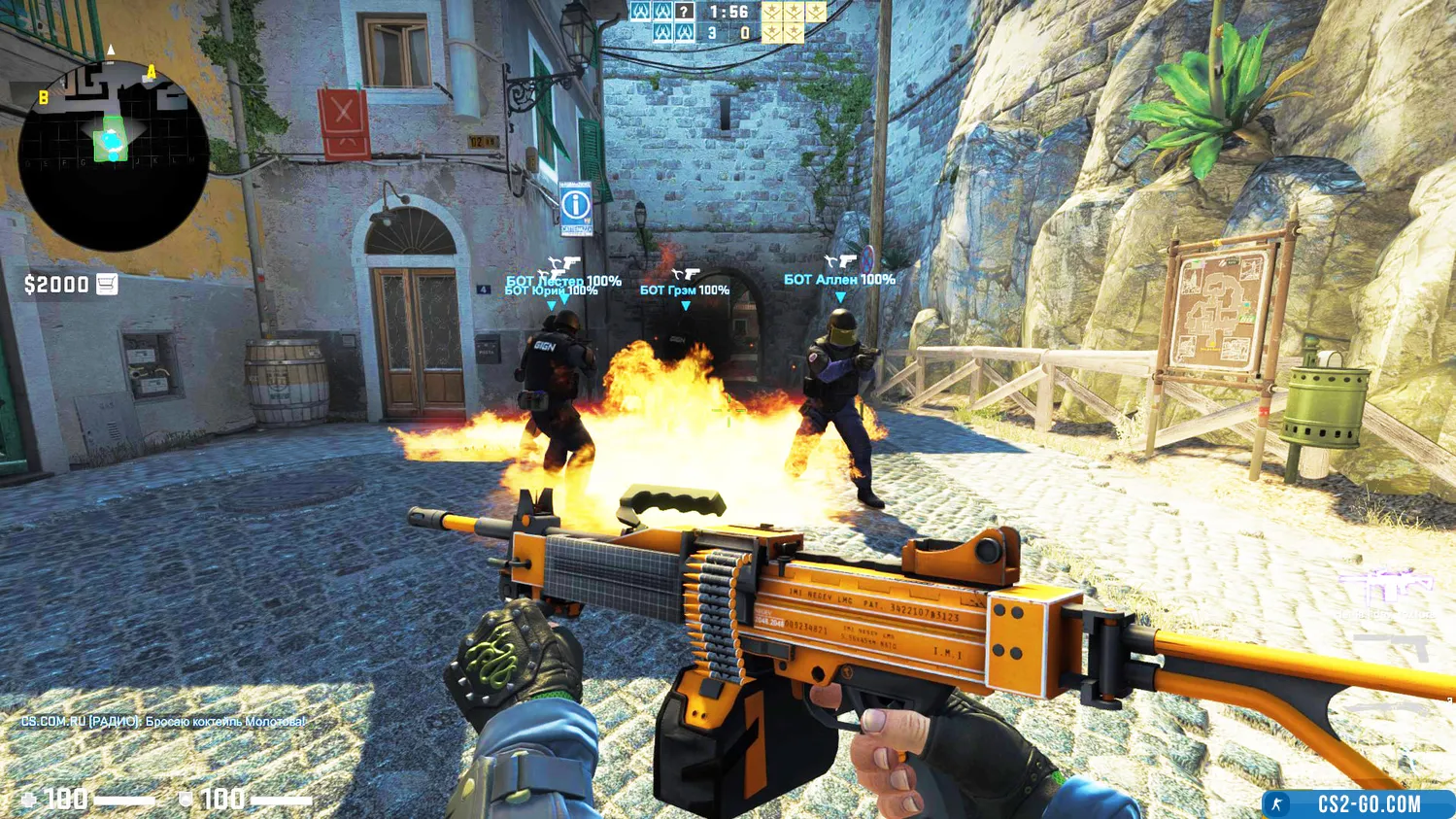Click the circular radar minimap
The height and width of the screenshot is (819, 1456).
(x=114, y=155)
